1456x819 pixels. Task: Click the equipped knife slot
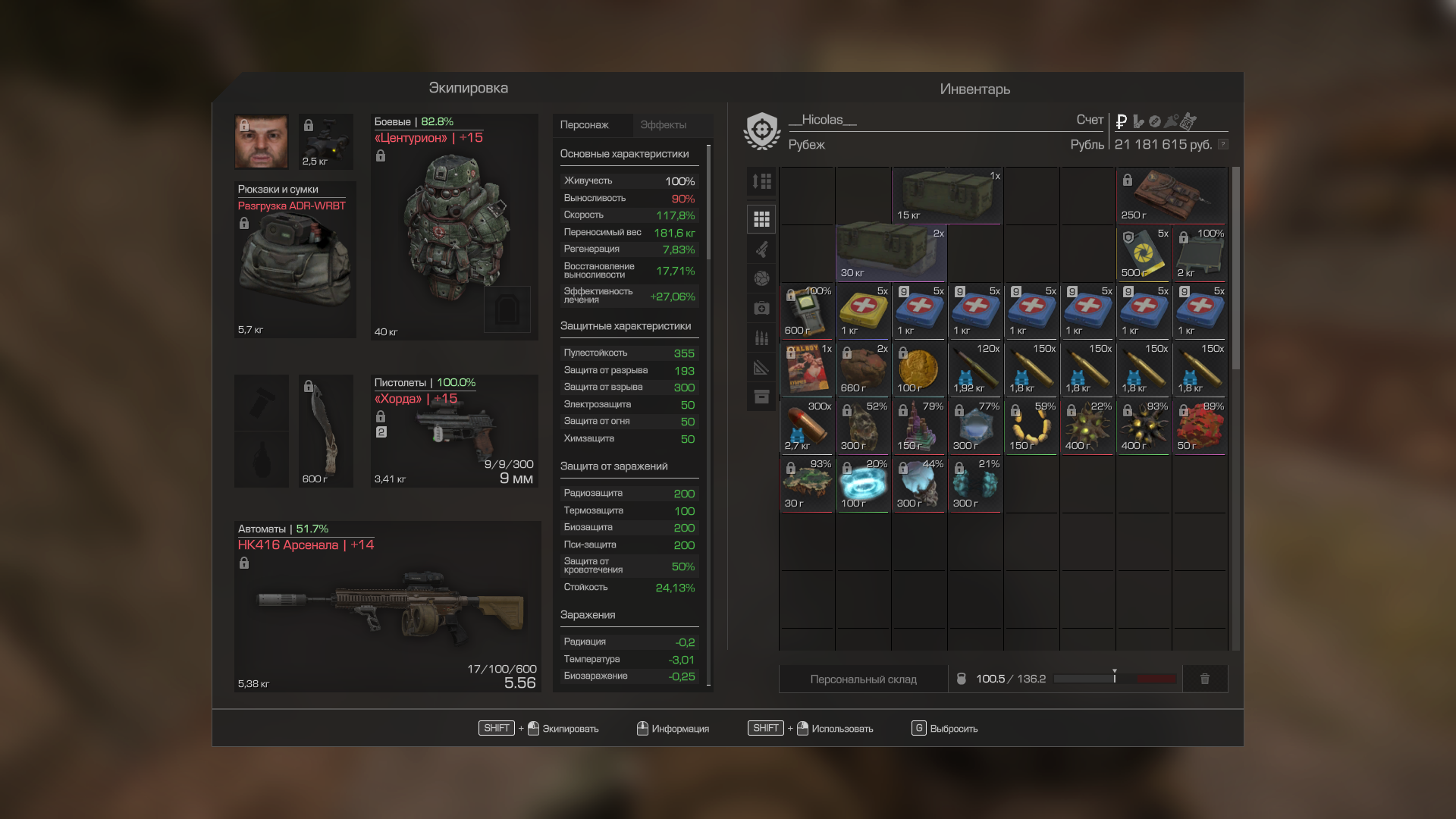click(x=325, y=431)
